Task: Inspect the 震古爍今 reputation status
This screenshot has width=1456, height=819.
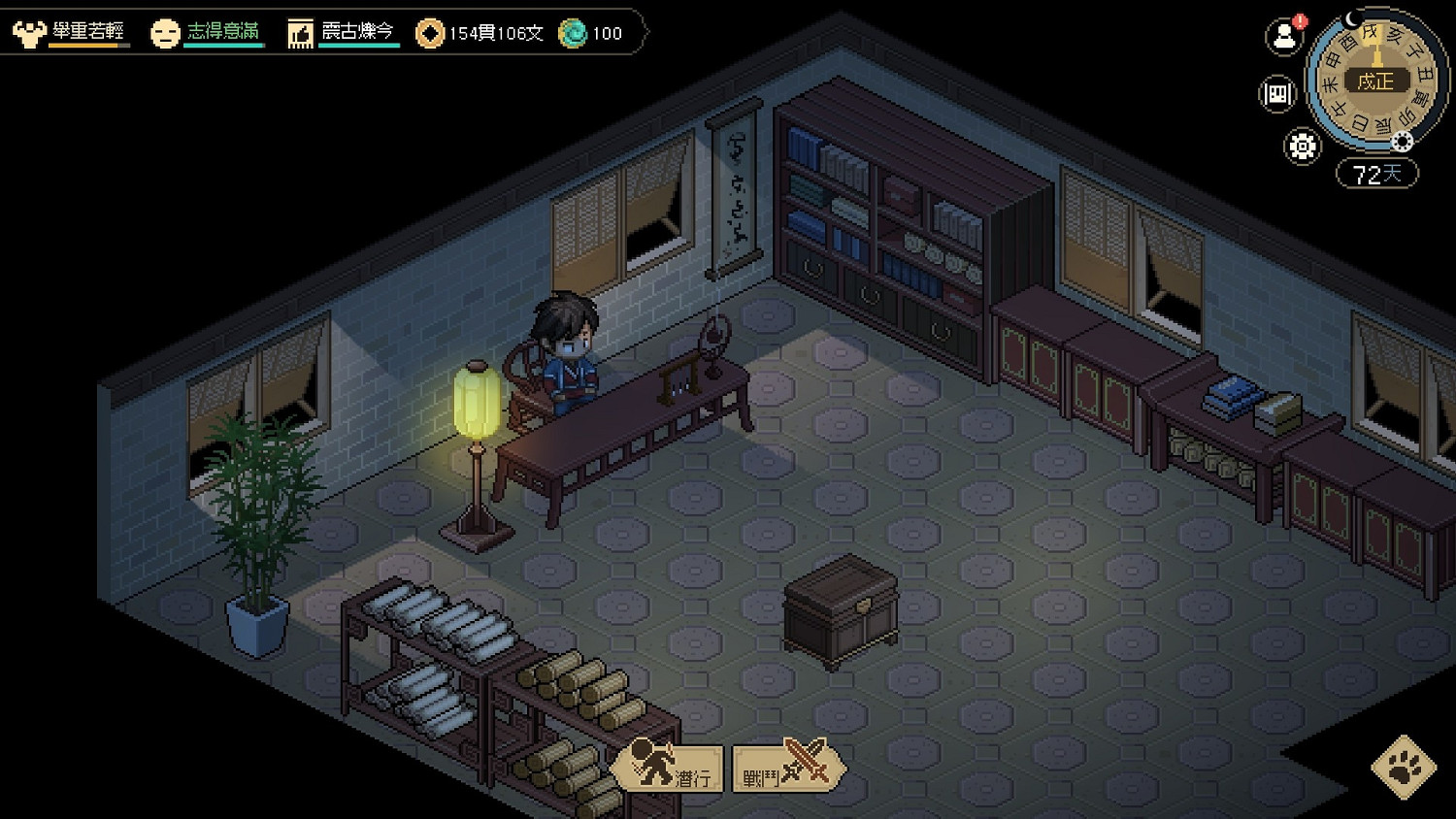Action: [x=343, y=32]
